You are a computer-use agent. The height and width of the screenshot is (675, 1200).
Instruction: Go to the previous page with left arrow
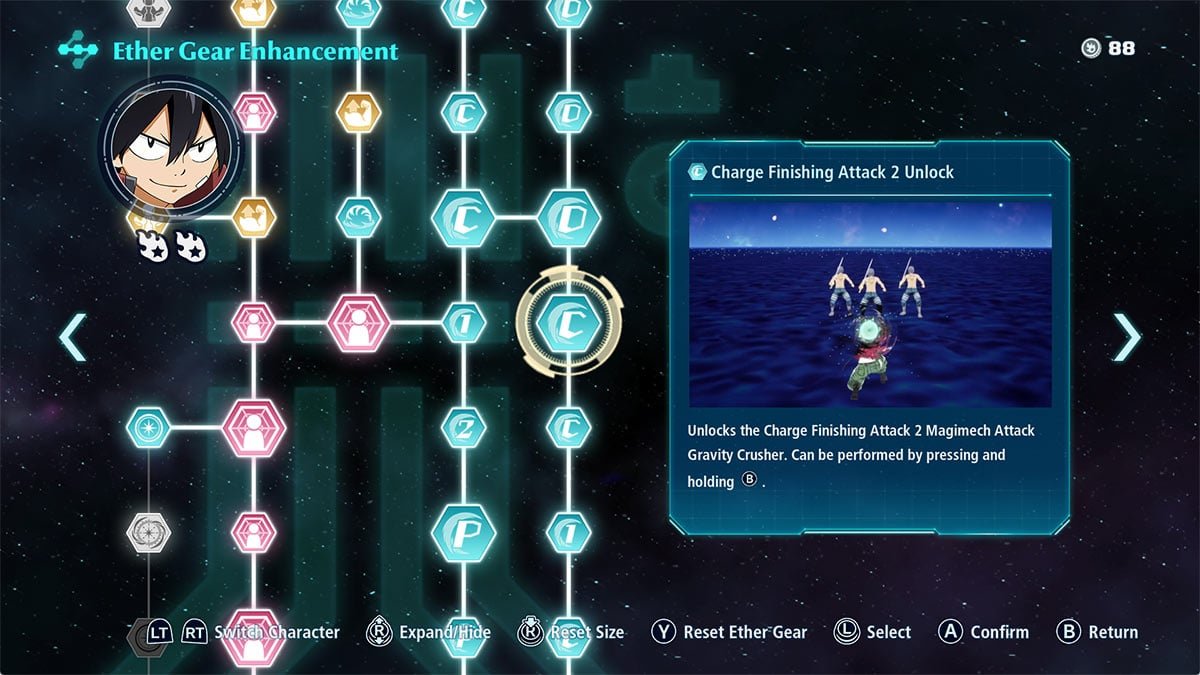click(x=73, y=337)
